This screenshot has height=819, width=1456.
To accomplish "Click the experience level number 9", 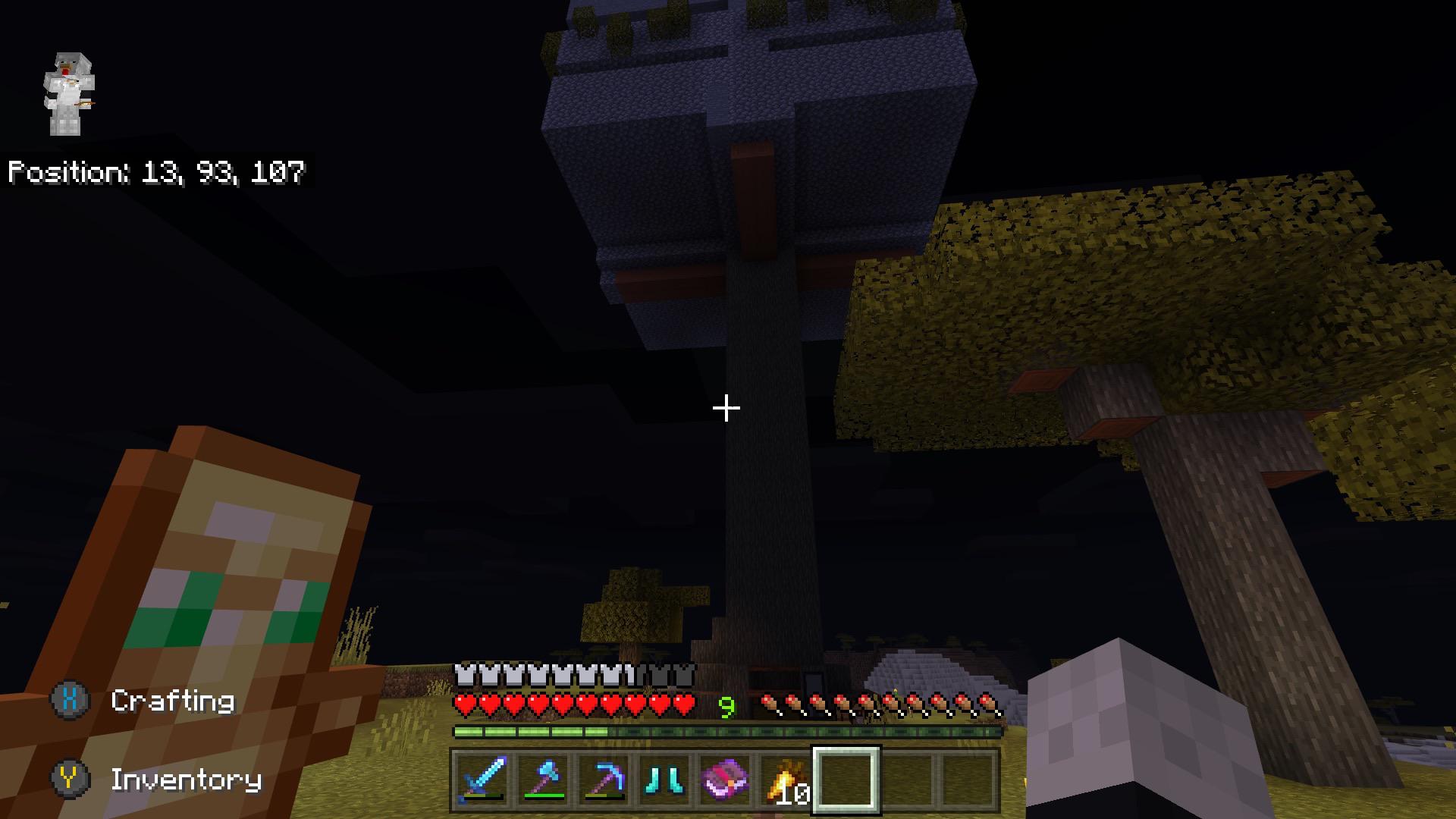I will click(726, 704).
